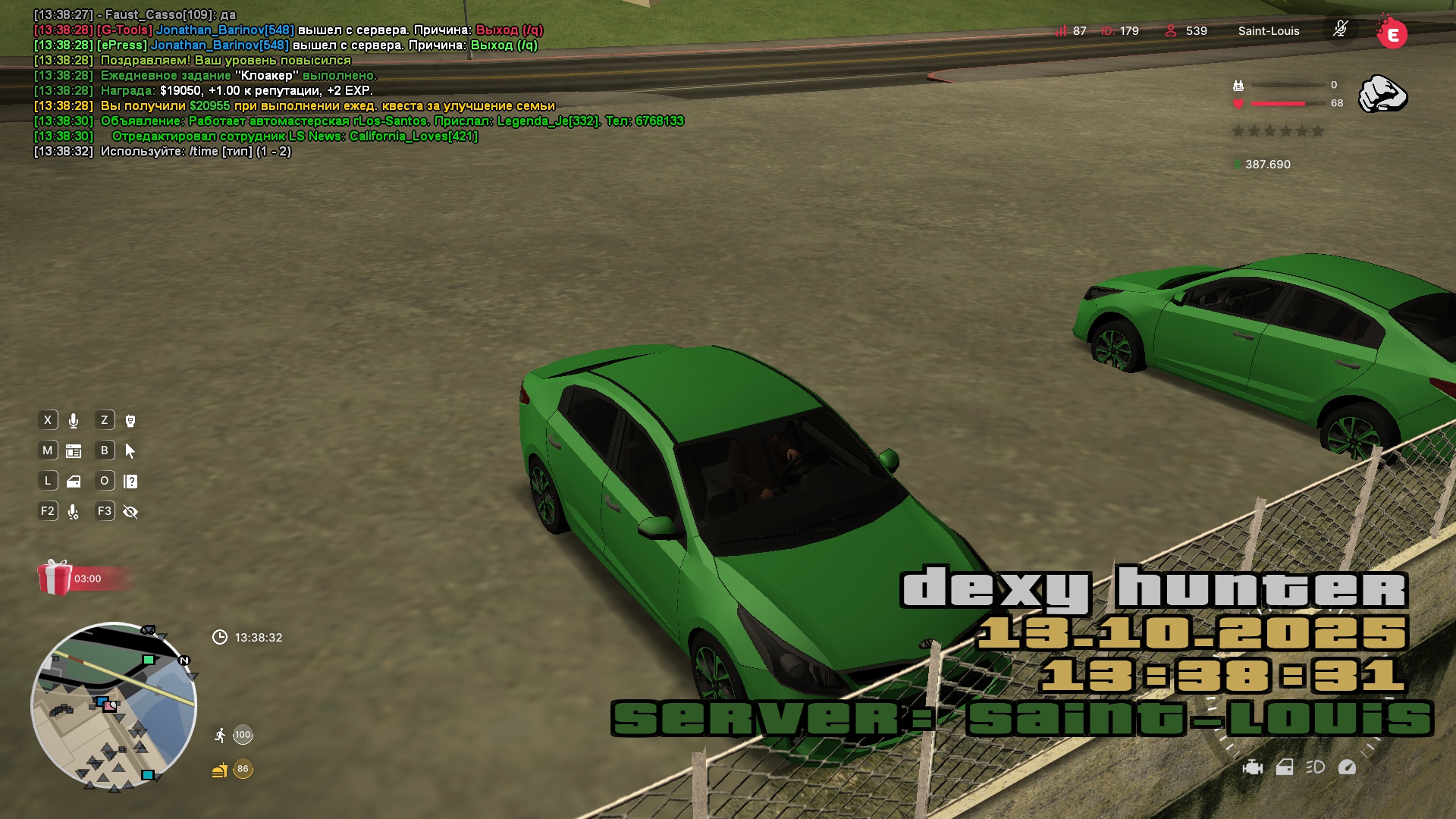Open the question mark help book icon
This screenshot has width=1456, height=819.
point(130,482)
